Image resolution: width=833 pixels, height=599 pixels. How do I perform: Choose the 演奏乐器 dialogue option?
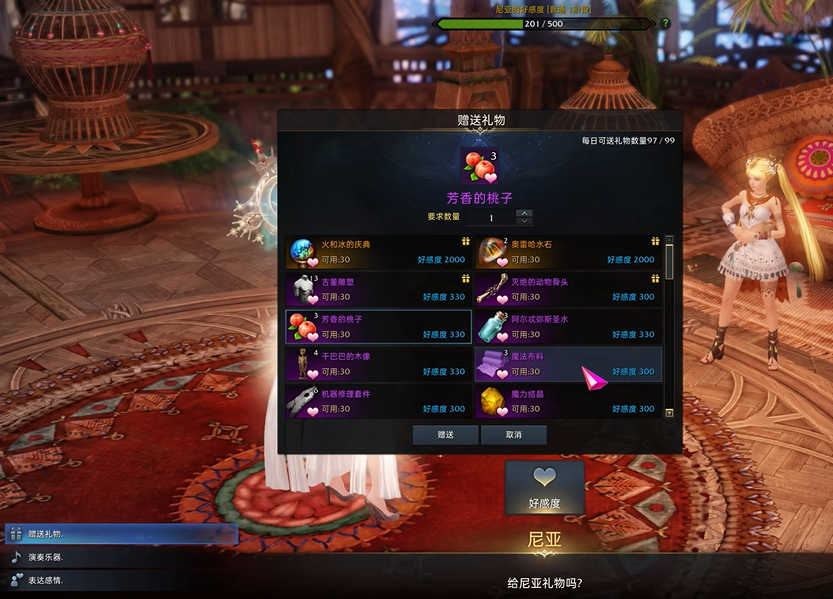coord(120,557)
